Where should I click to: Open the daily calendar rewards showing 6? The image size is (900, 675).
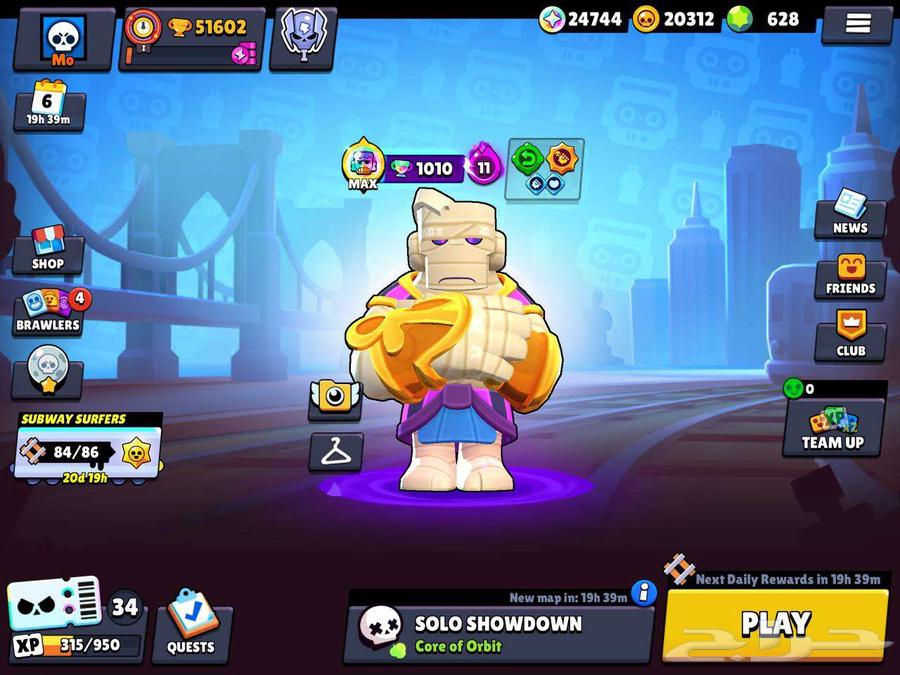(x=48, y=106)
